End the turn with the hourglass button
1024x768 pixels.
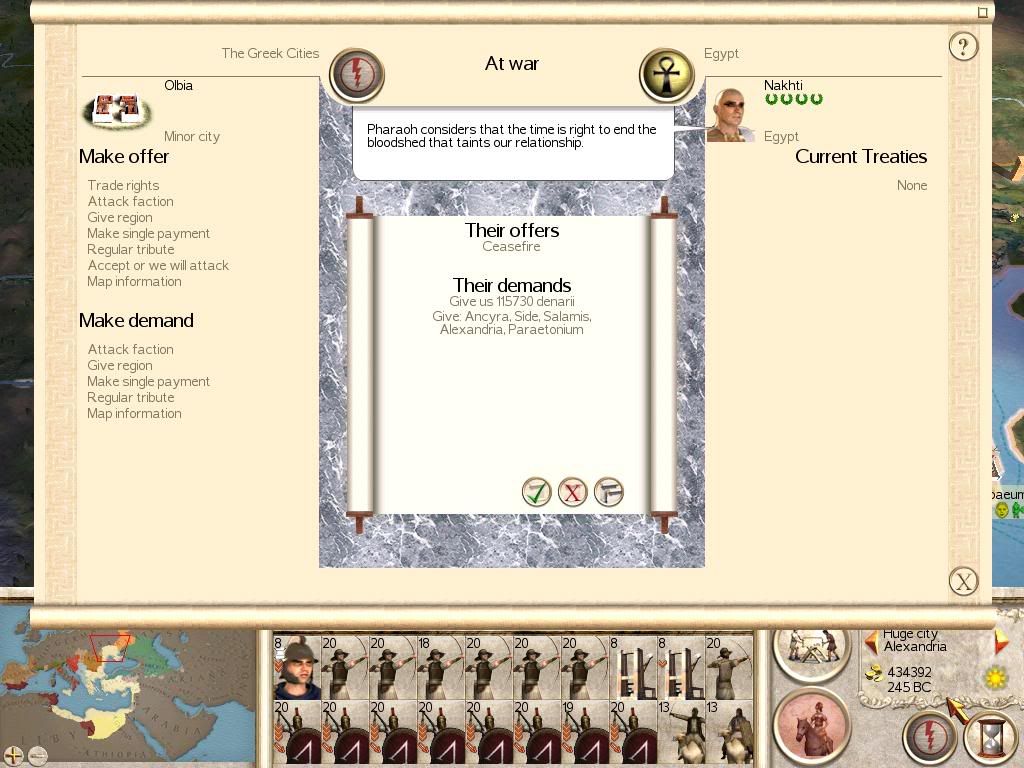pyautogui.click(x=990, y=737)
